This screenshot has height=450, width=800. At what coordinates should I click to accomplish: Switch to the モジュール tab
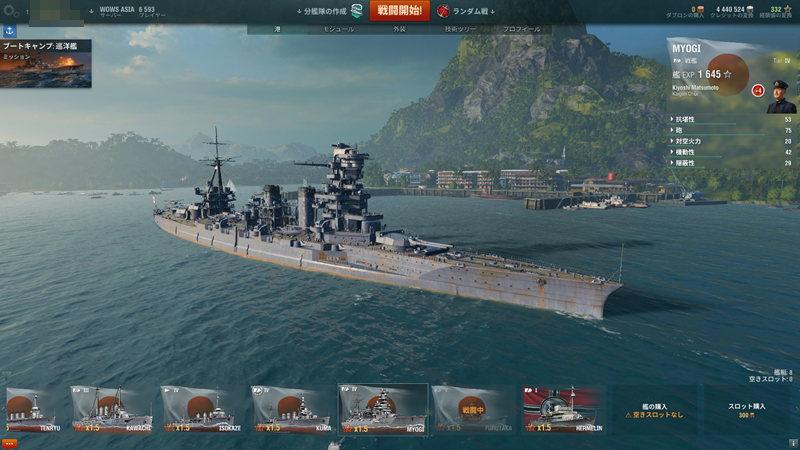click(x=338, y=29)
